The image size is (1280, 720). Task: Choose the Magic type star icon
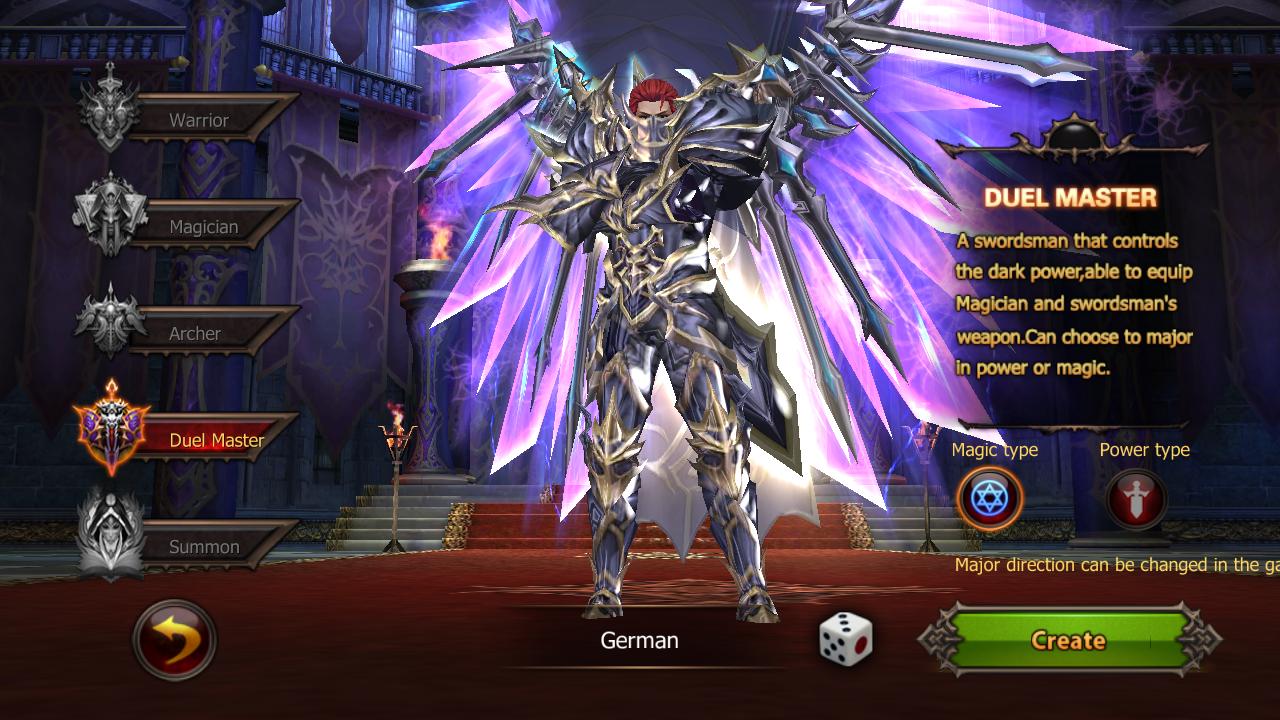[989, 498]
